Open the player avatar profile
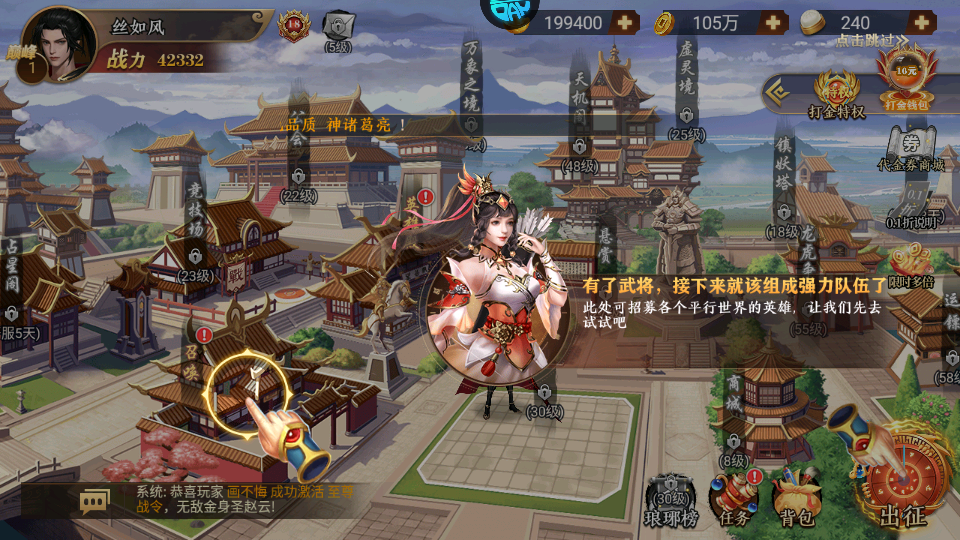The image size is (960, 540). click(x=55, y=42)
